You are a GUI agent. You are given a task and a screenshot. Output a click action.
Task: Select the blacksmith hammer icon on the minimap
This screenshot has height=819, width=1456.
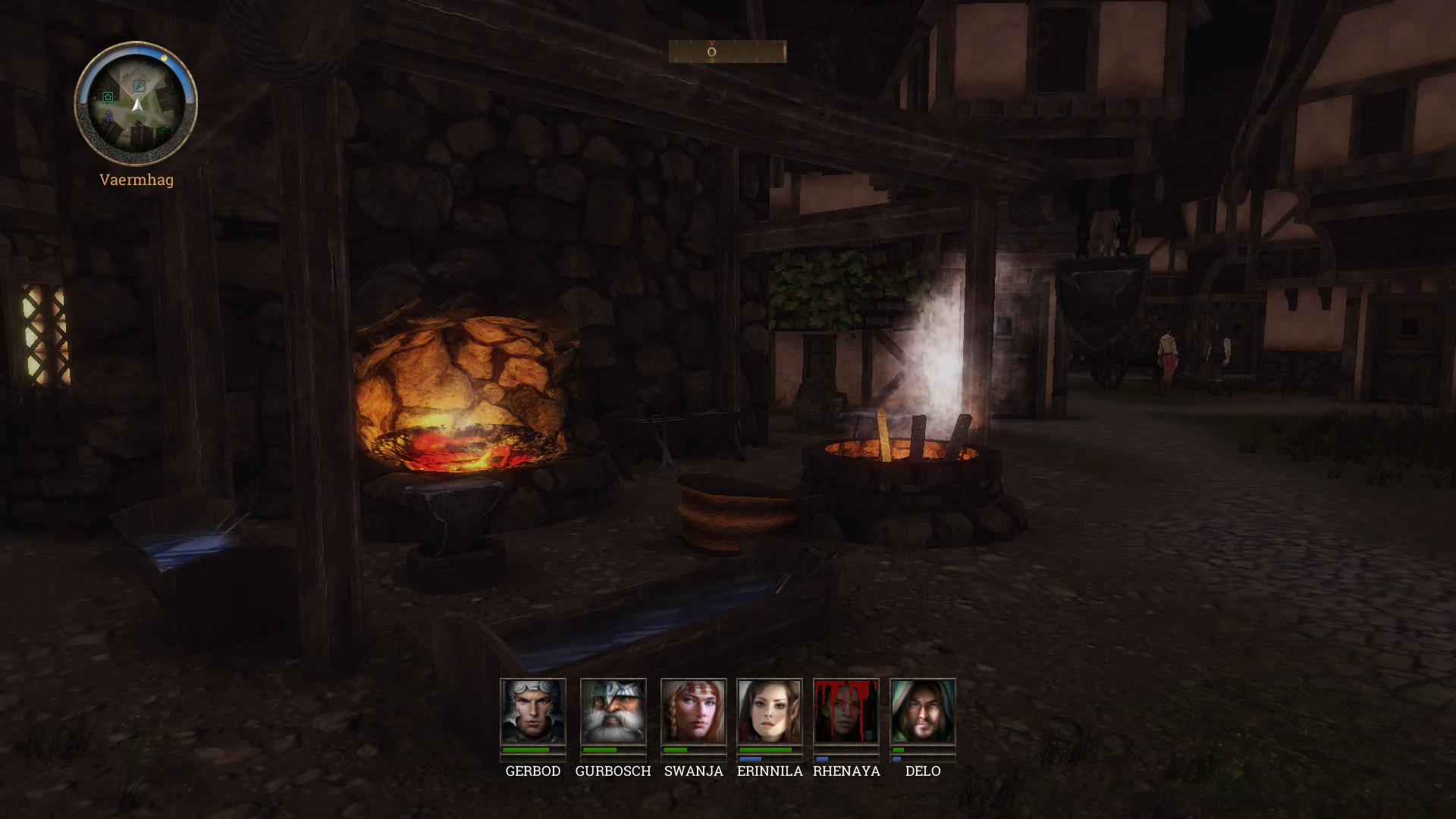point(139,86)
